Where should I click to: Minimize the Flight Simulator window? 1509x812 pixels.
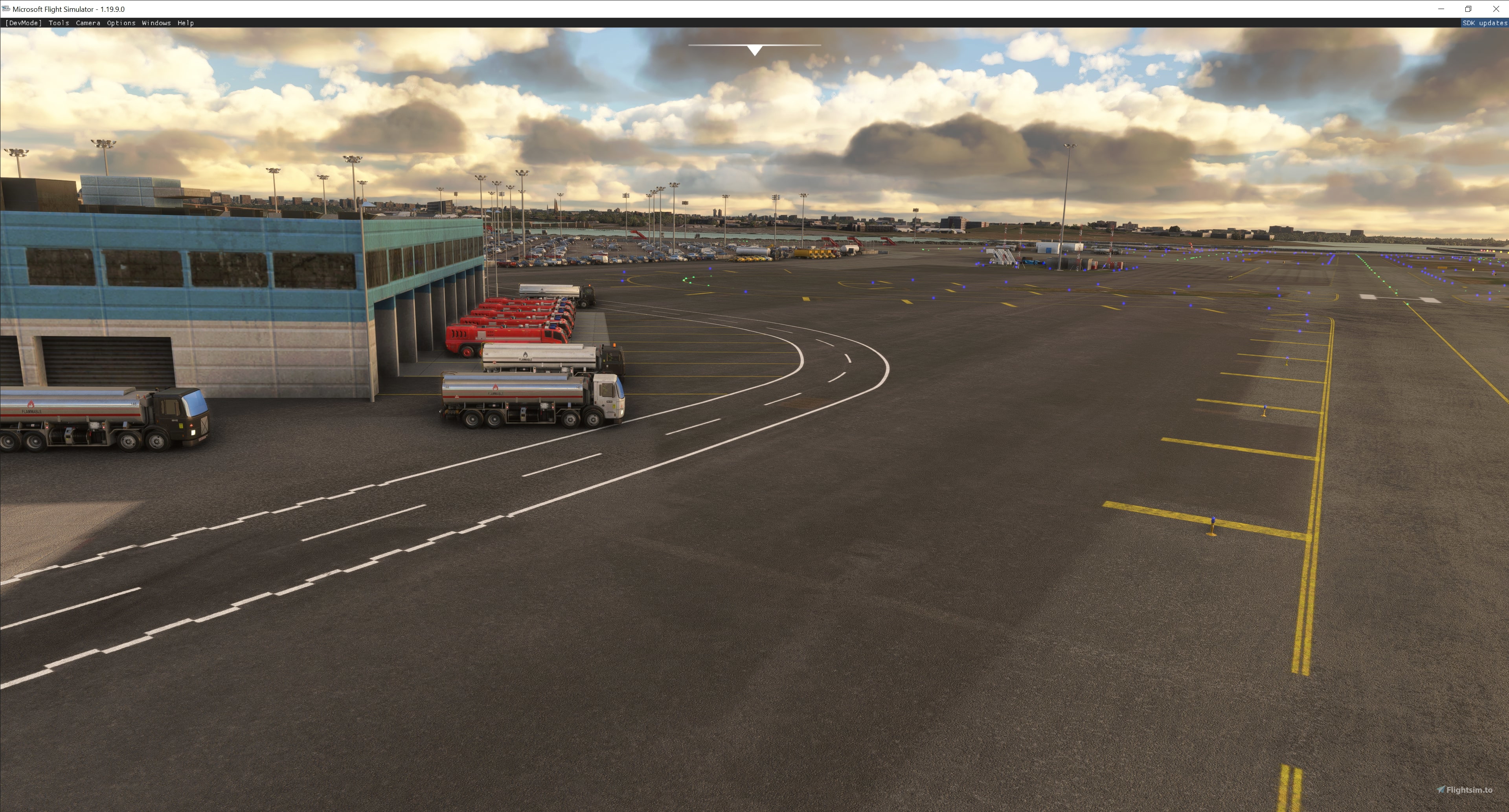pos(1441,9)
